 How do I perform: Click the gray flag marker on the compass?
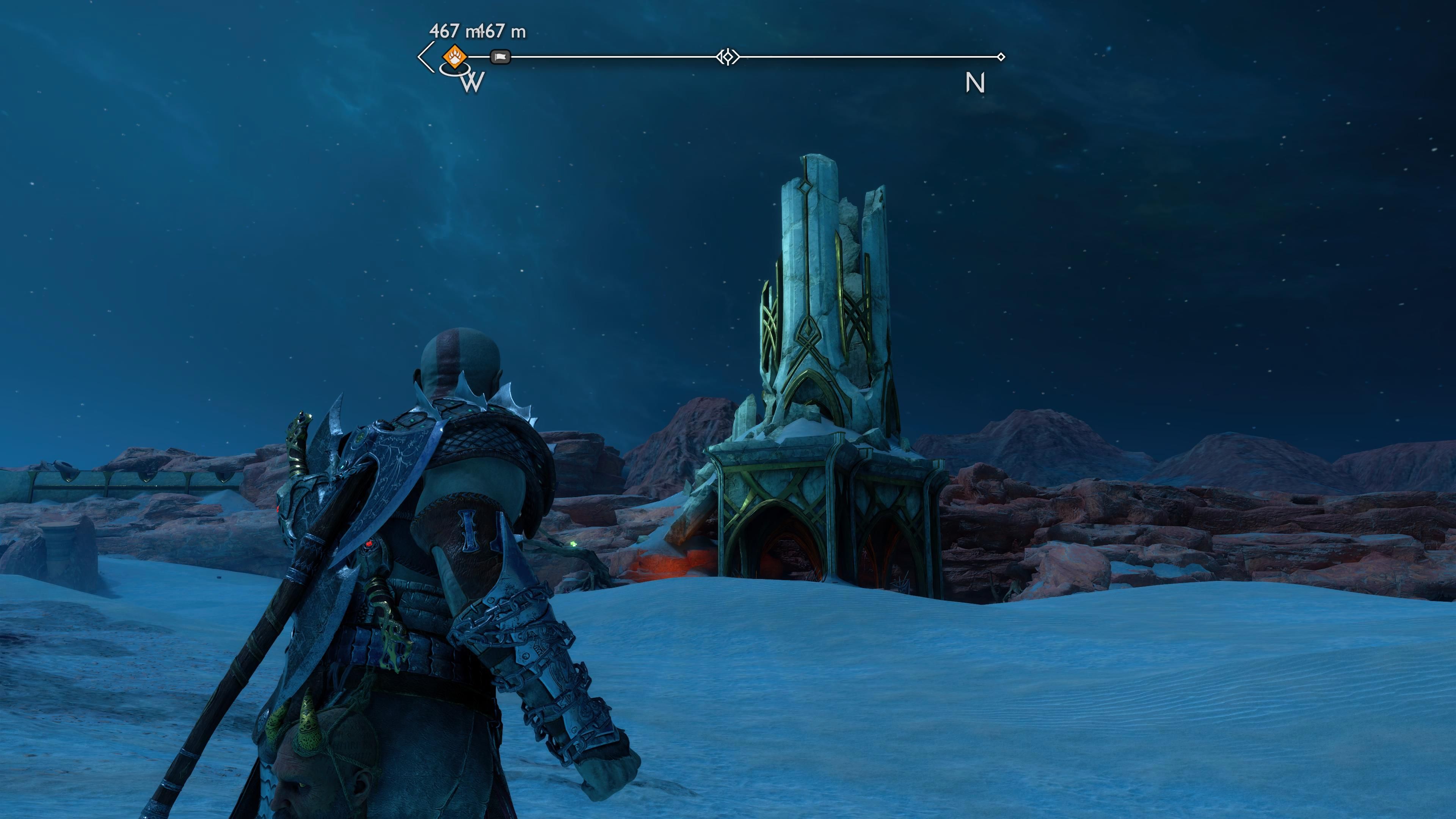500,56
